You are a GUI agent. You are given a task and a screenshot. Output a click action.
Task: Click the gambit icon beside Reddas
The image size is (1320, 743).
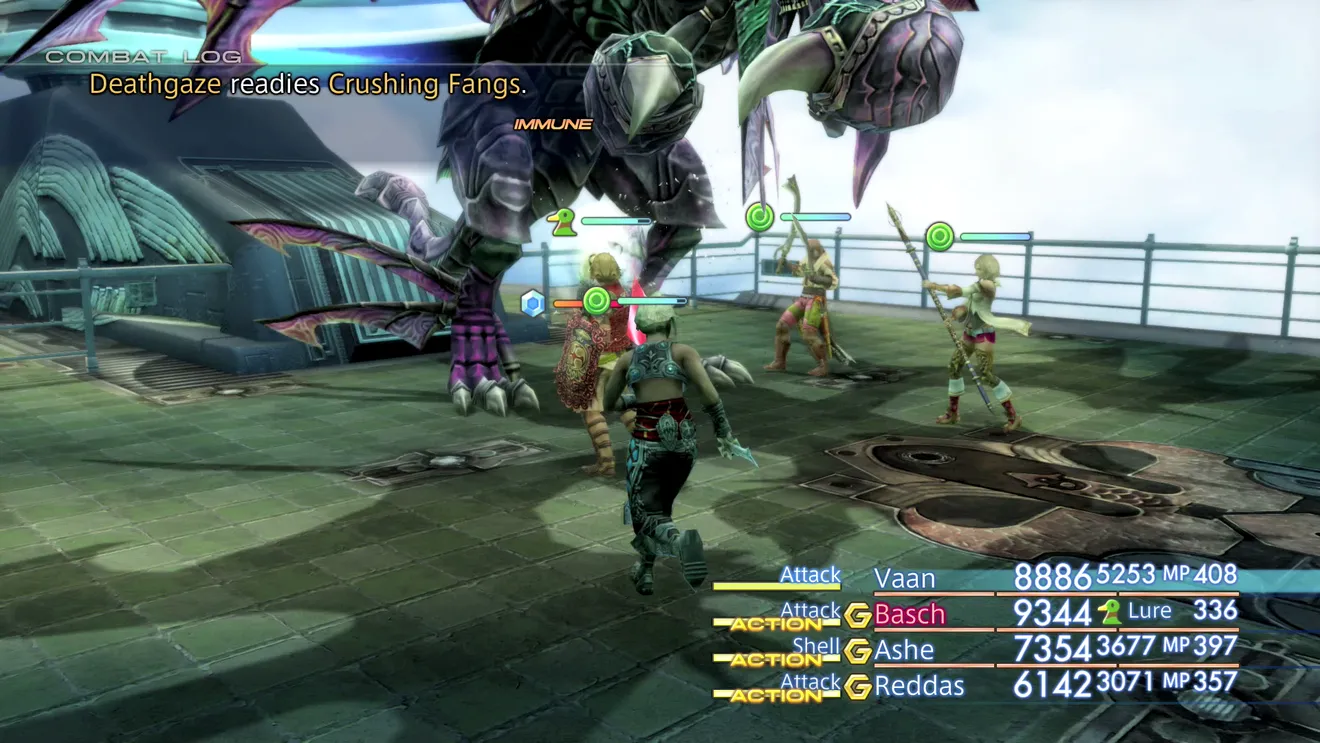coord(857,687)
